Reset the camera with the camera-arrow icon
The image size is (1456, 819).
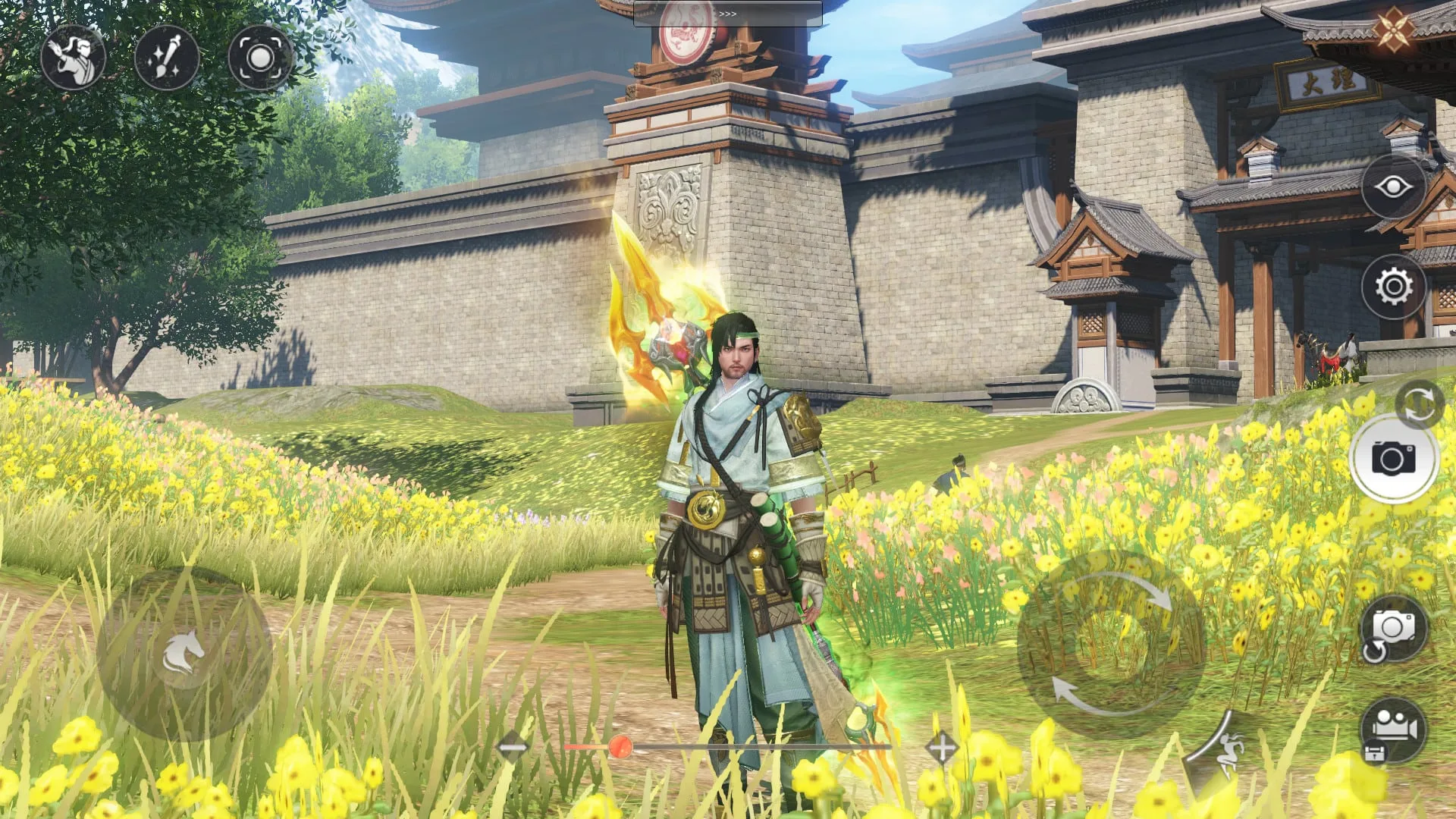1392,629
